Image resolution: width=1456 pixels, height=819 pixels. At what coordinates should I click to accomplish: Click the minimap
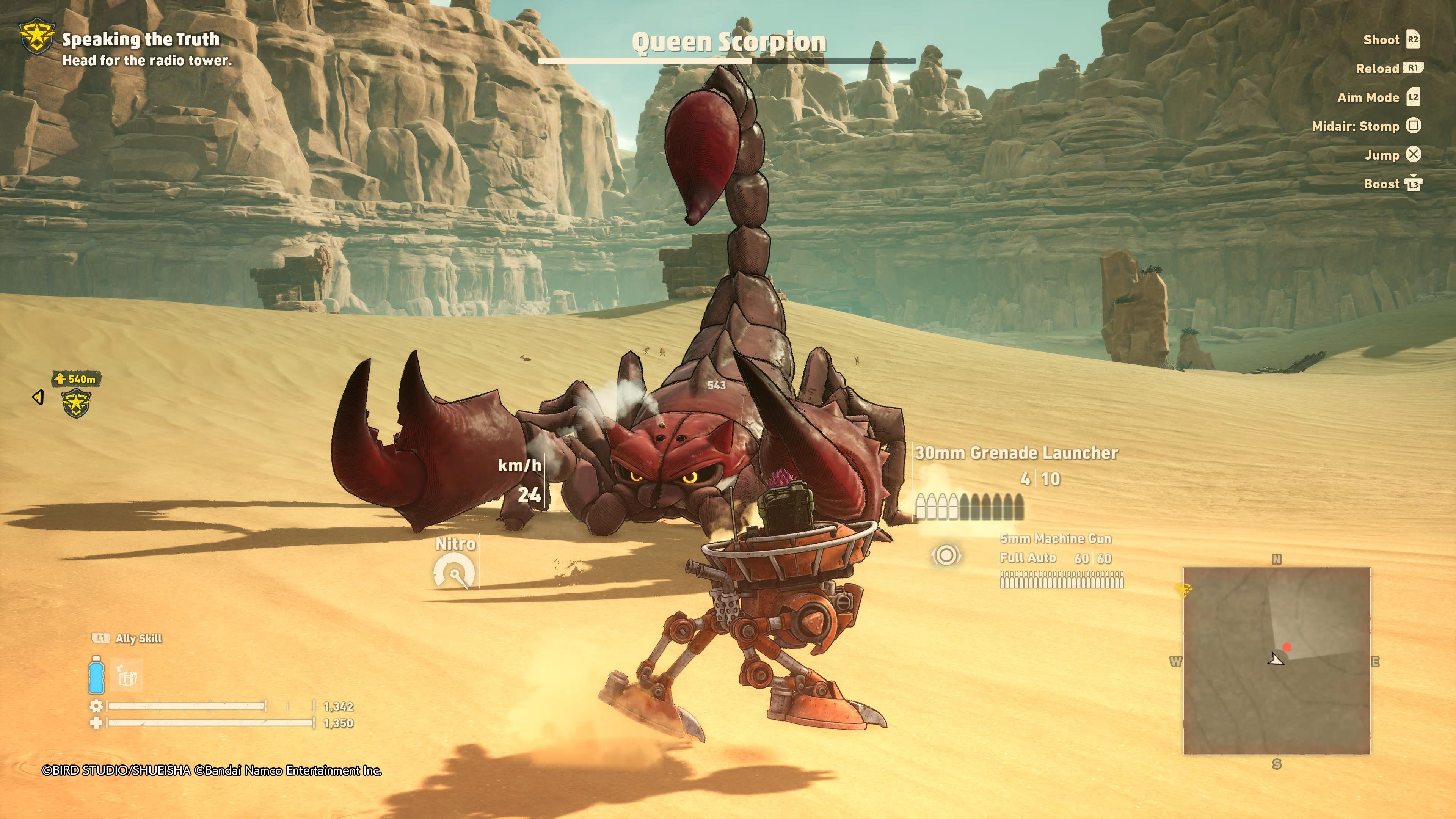point(1276,661)
